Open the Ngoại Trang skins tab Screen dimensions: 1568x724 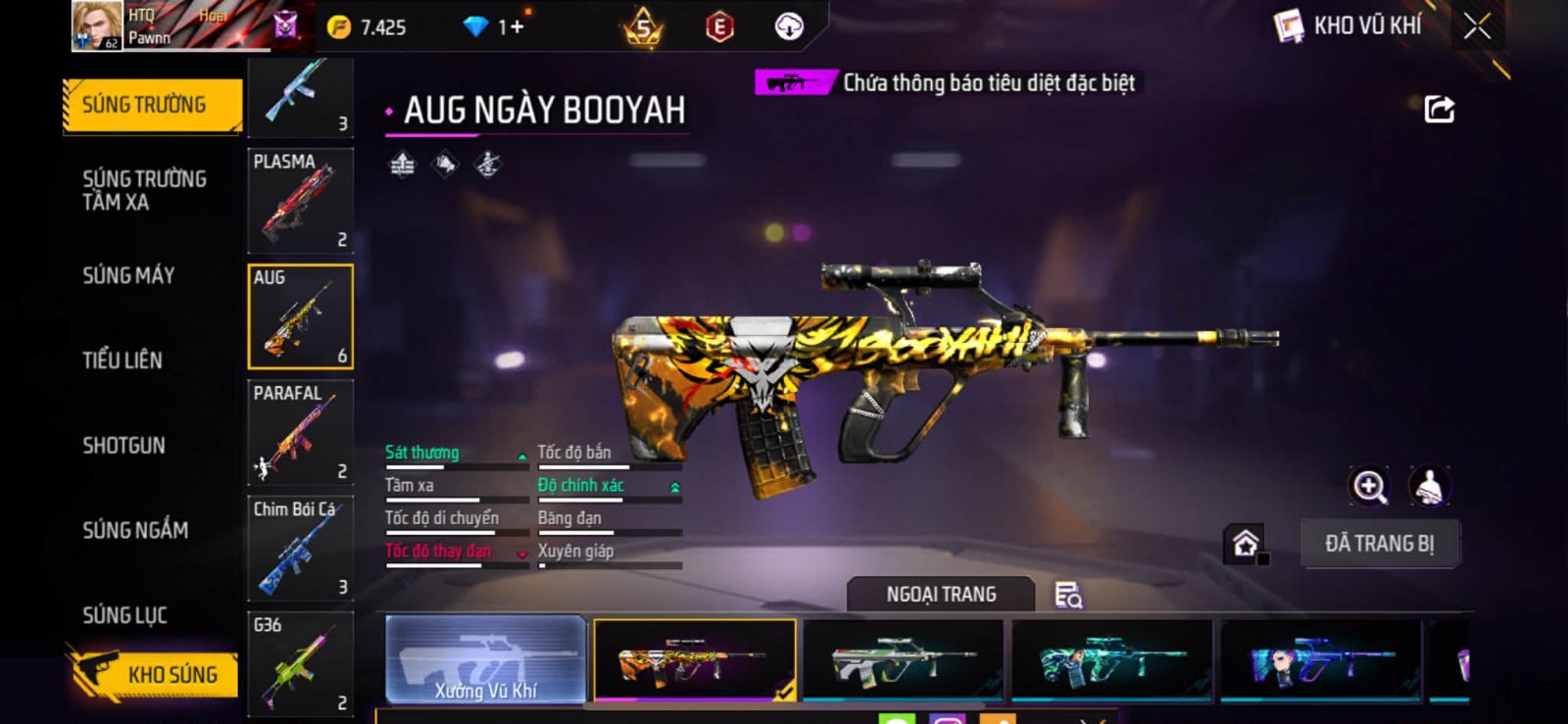click(x=941, y=595)
